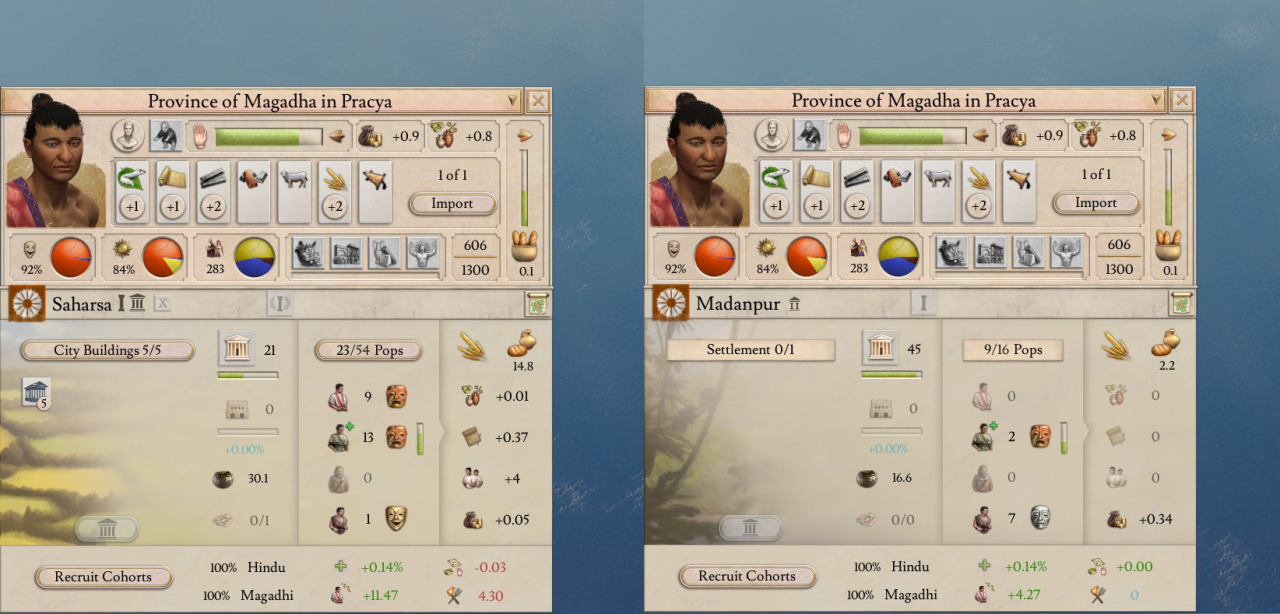Image resolution: width=1280 pixels, height=614 pixels.
Task: Recruit Cohorts from the Saharsa panel
Action: (x=103, y=577)
